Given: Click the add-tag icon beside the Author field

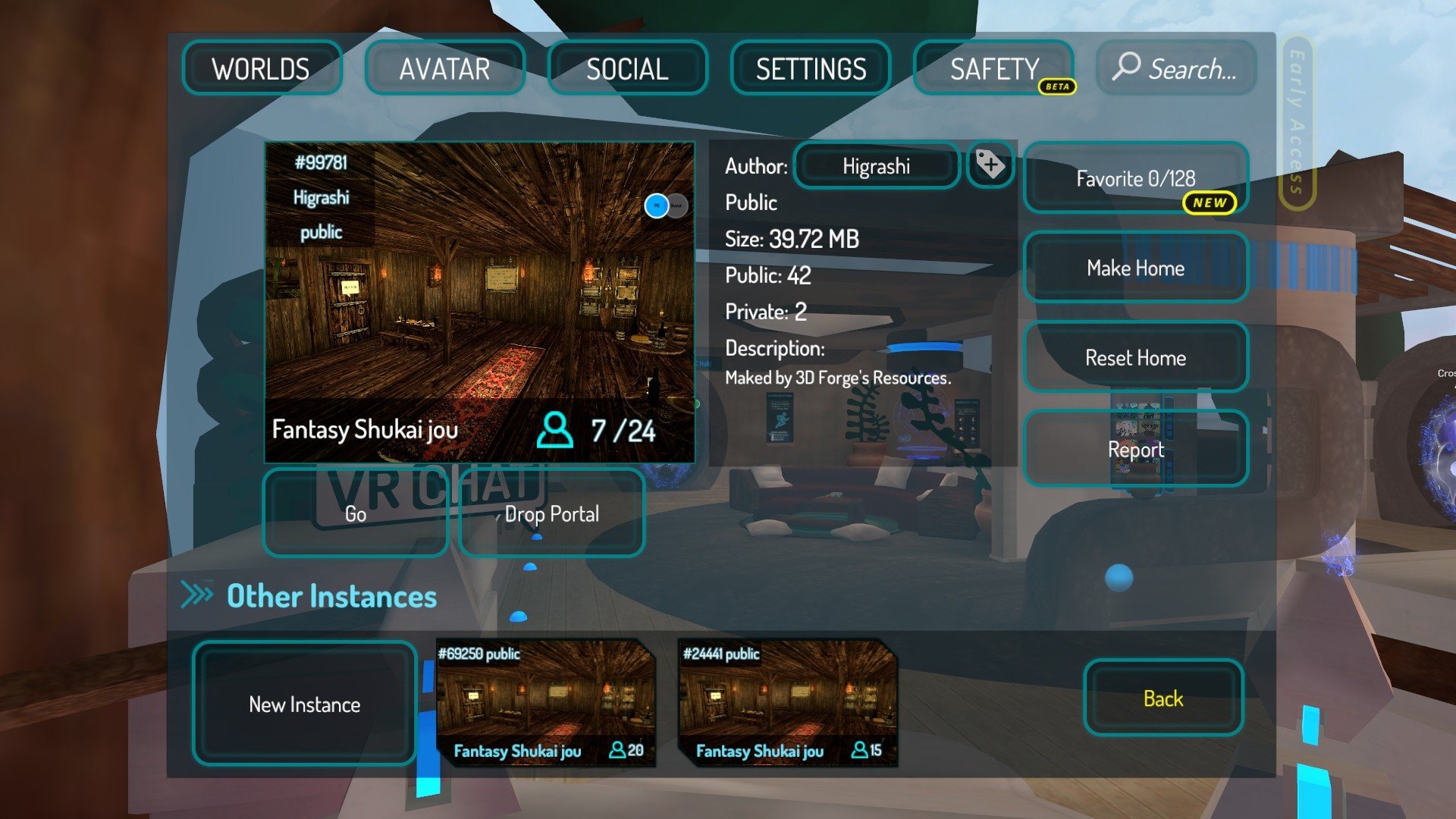Looking at the screenshot, I should (x=990, y=165).
